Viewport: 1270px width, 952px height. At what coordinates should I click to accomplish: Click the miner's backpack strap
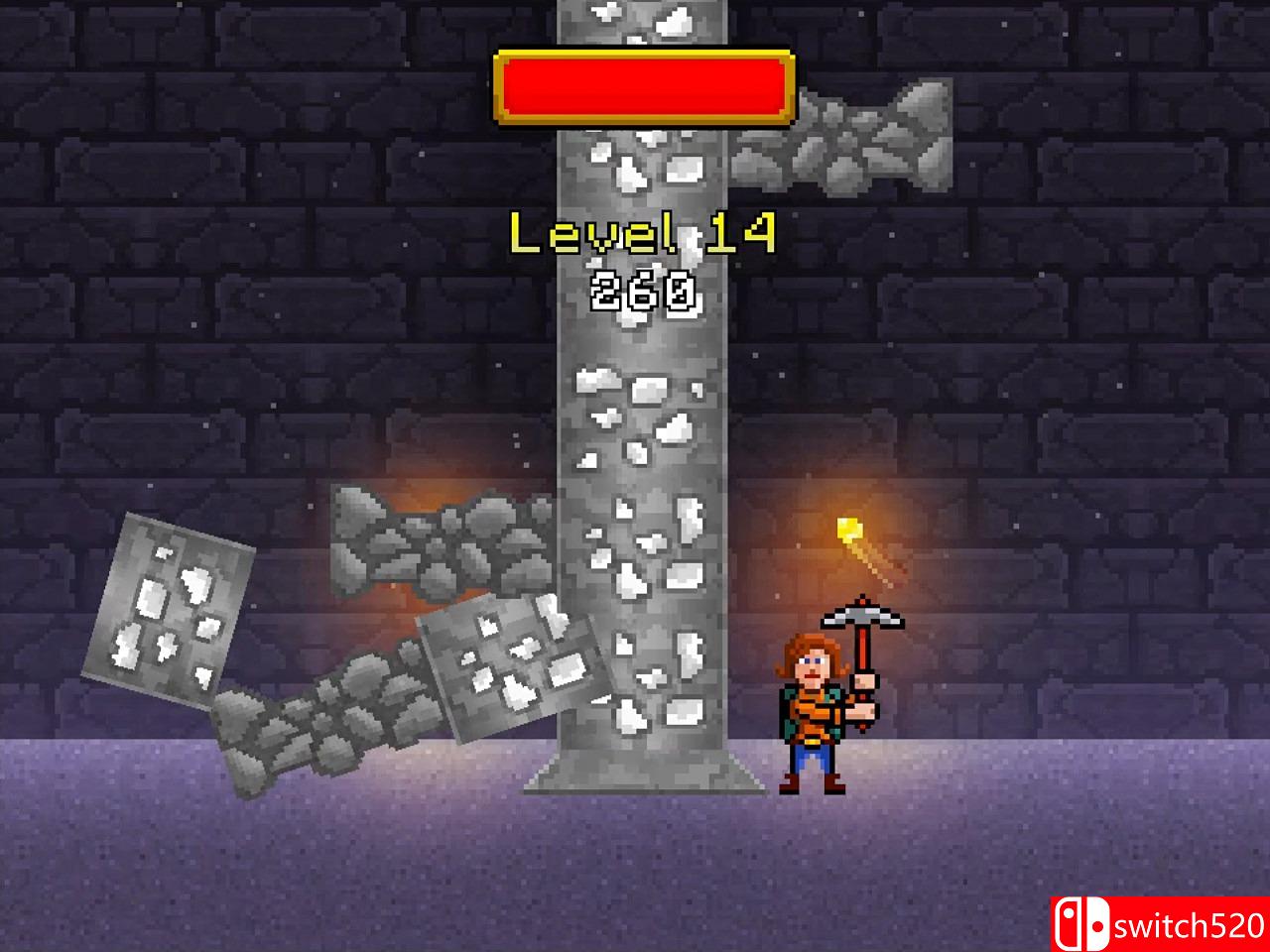[x=789, y=704]
